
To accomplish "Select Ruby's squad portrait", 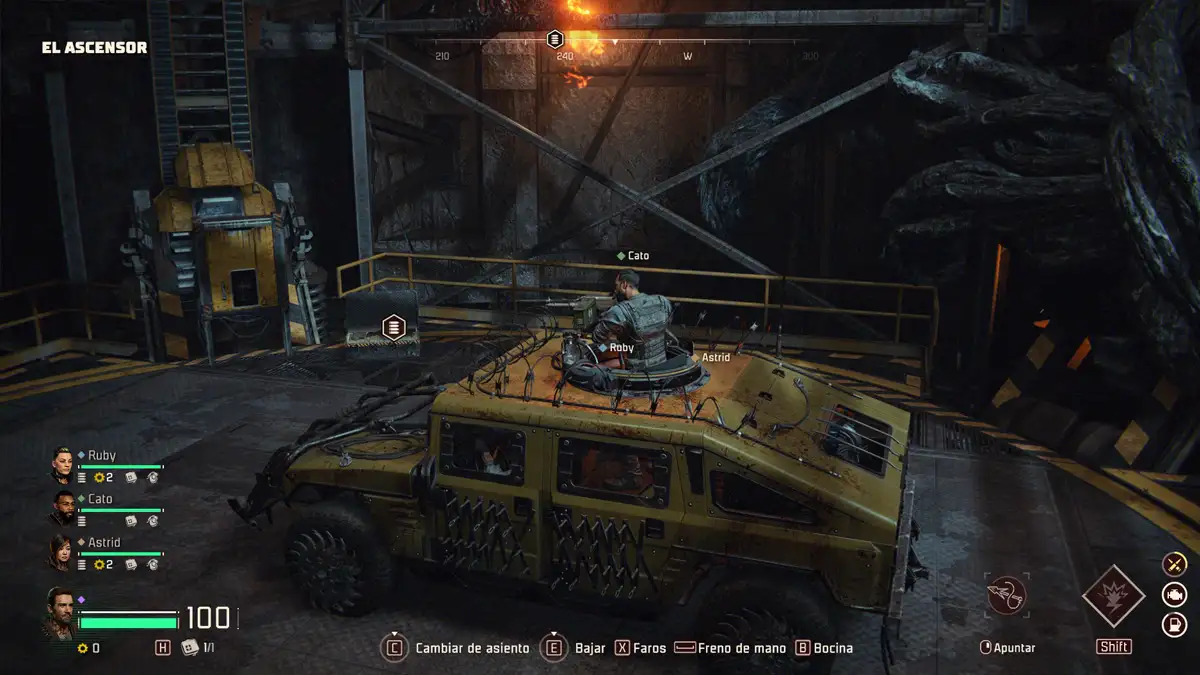I will click(63, 465).
